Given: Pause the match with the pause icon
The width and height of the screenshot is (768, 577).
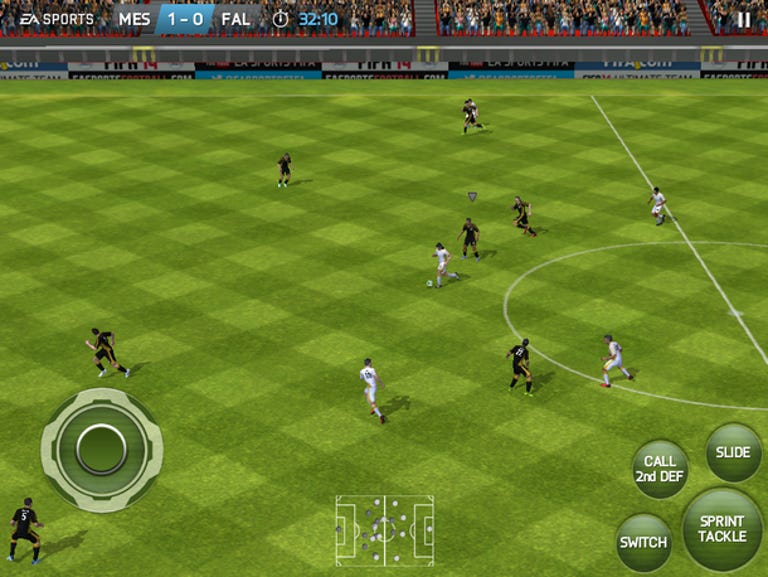Looking at the screenshot, I should click(x=743, y=19).
